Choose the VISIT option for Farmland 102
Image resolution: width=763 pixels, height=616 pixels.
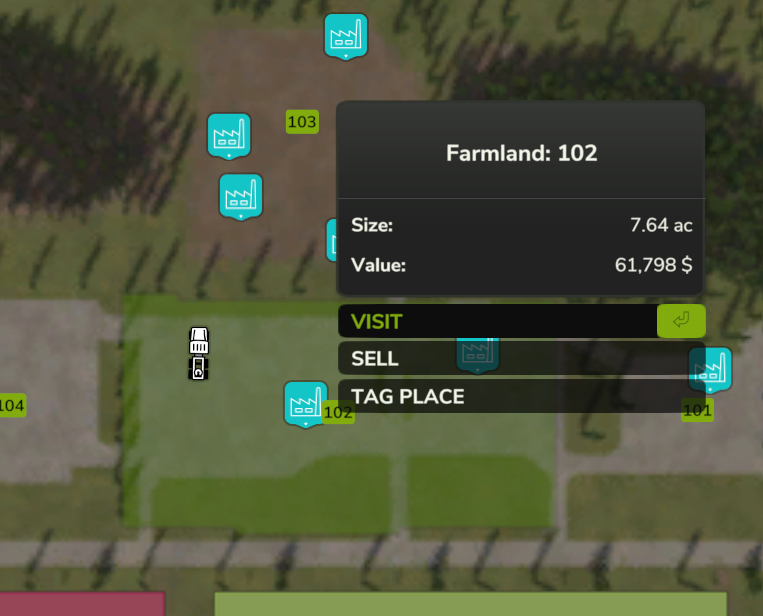tap(498, 321)
